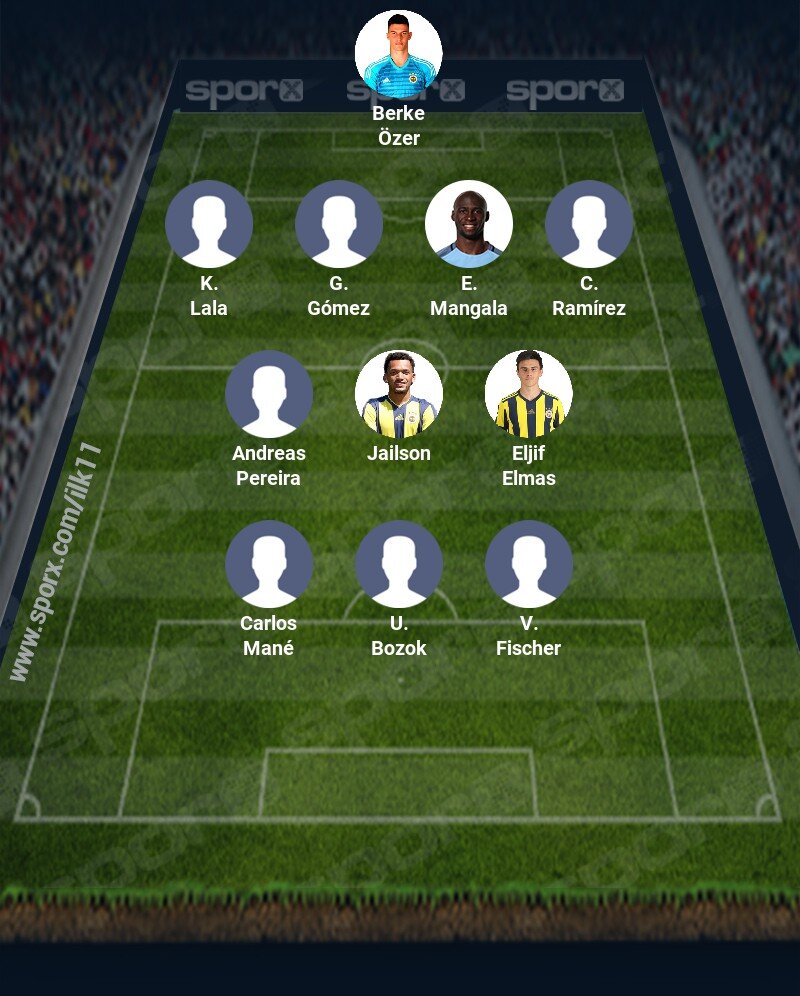Pick V. Fischer in attack
Image resolution: width=800 pixels, height=996 pixels.
pyautogui.click(x=529, y=564)
